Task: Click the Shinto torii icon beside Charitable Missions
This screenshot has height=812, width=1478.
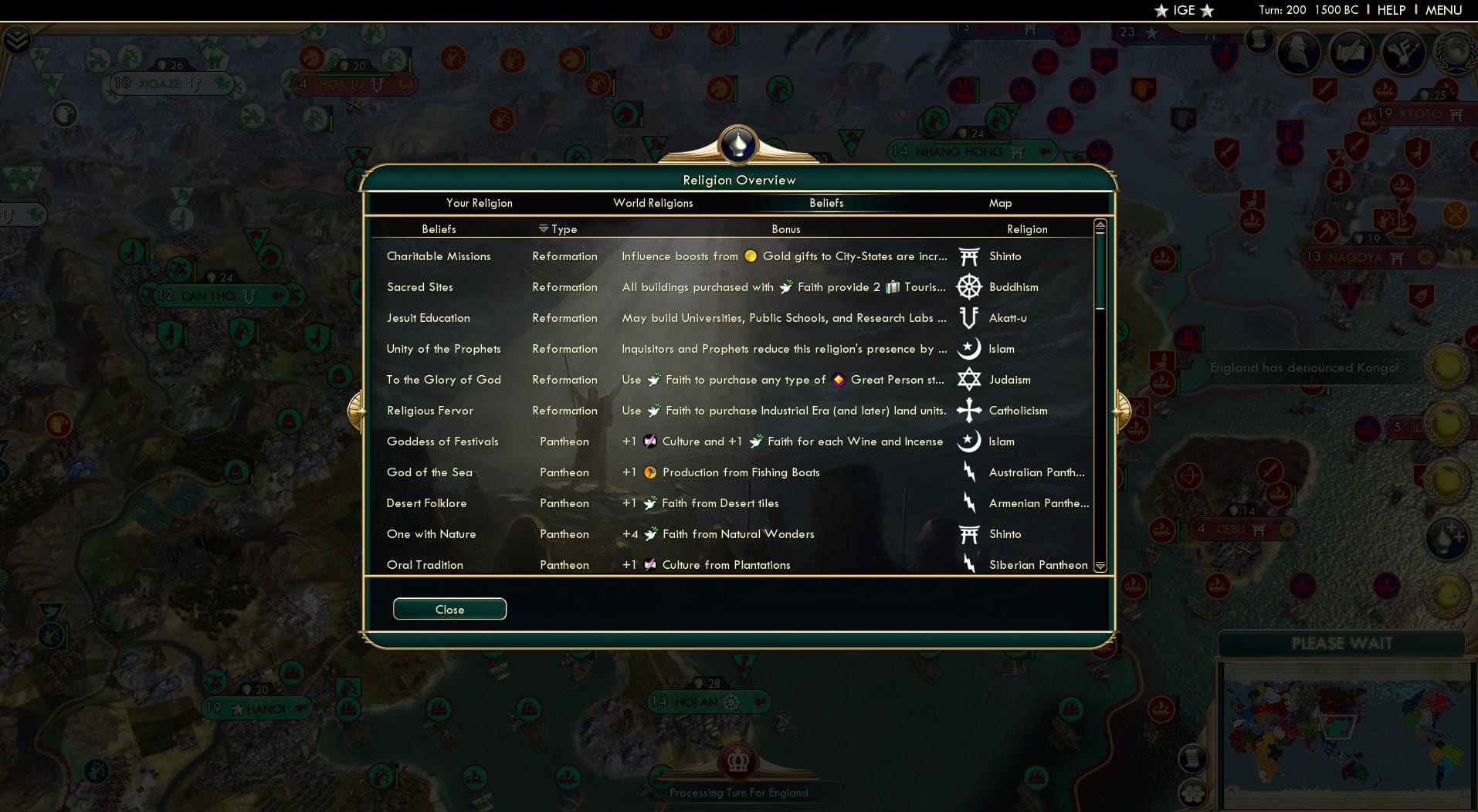Action: tap(968, 255)
